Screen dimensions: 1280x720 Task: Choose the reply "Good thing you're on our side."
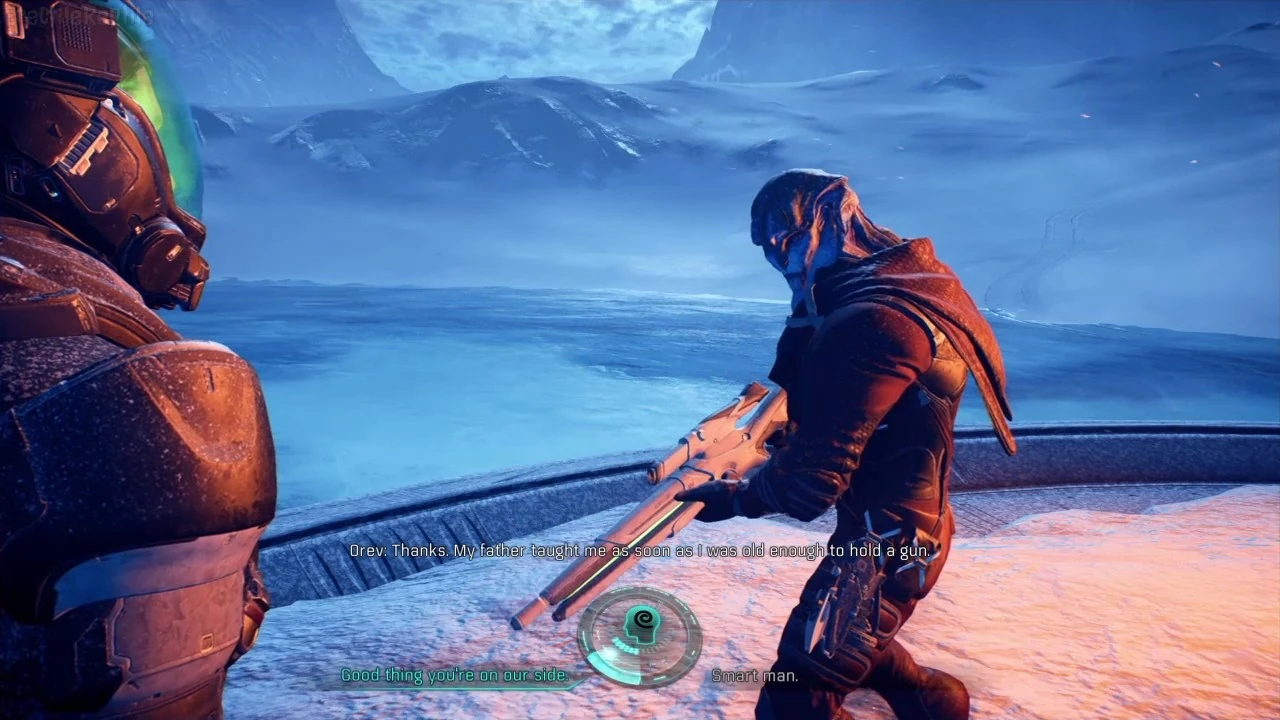pos(455,676)
